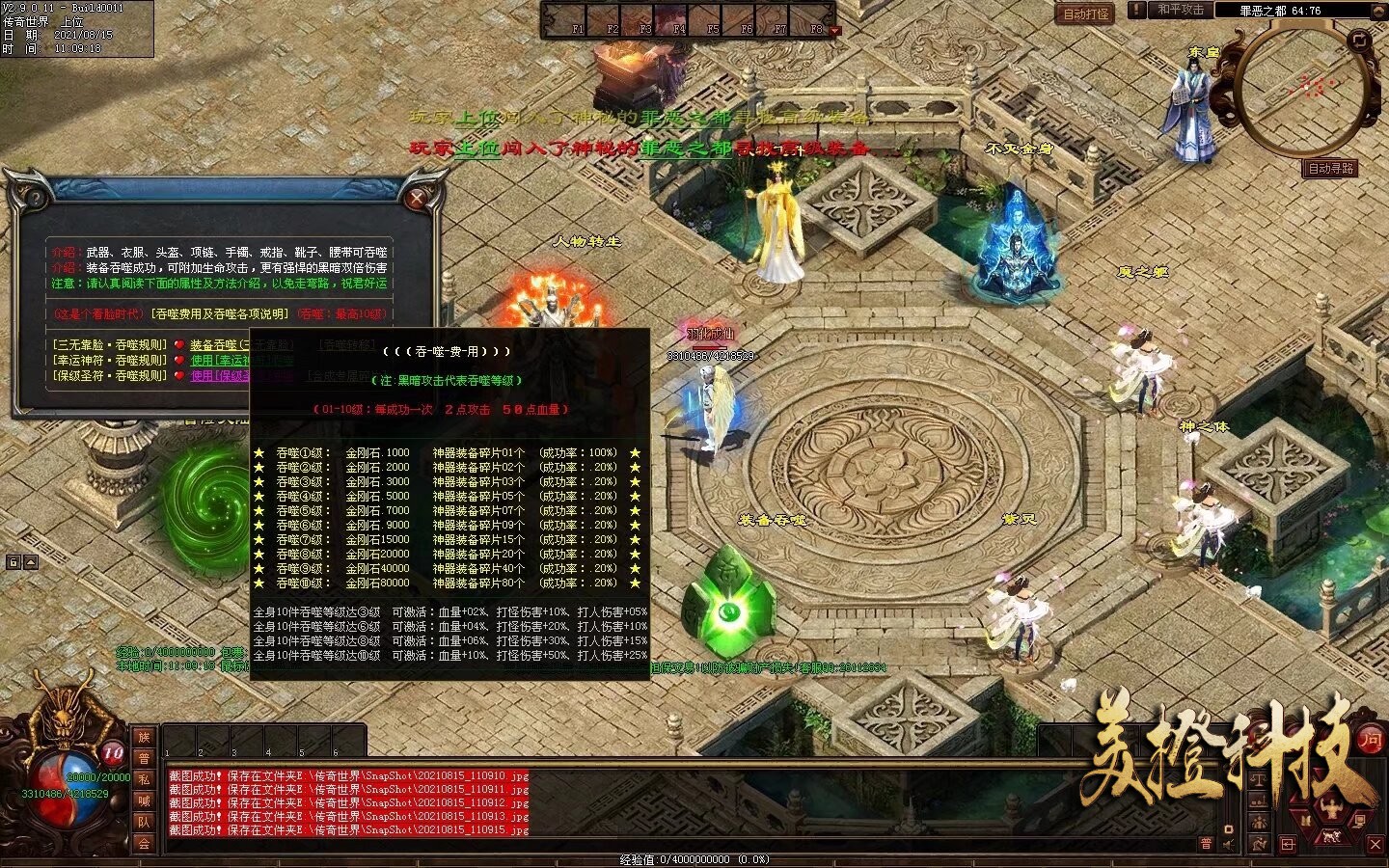Switch to the 族 clan chat channel
This screenshot has width=1389, height=868.
144,738
